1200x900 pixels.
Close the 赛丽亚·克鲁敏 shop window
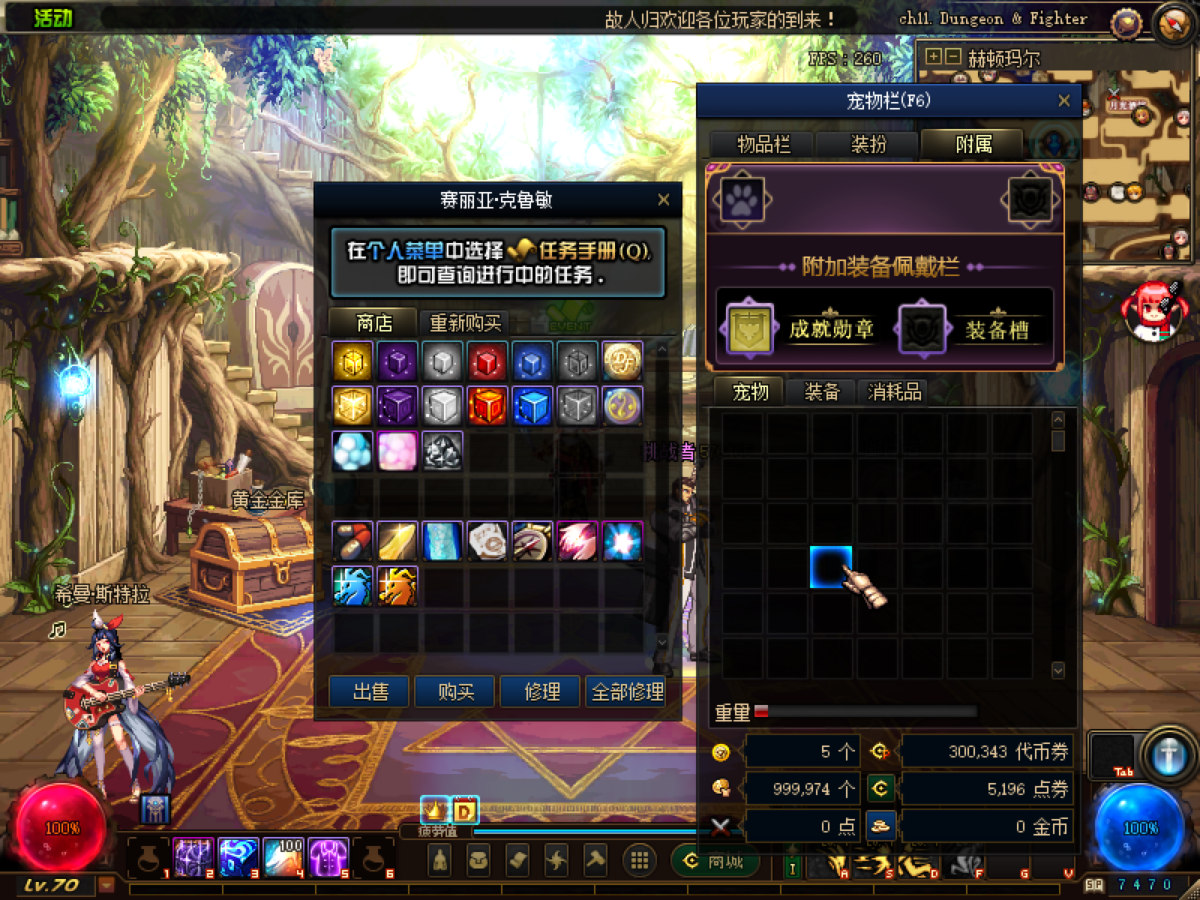click(663, 200)
